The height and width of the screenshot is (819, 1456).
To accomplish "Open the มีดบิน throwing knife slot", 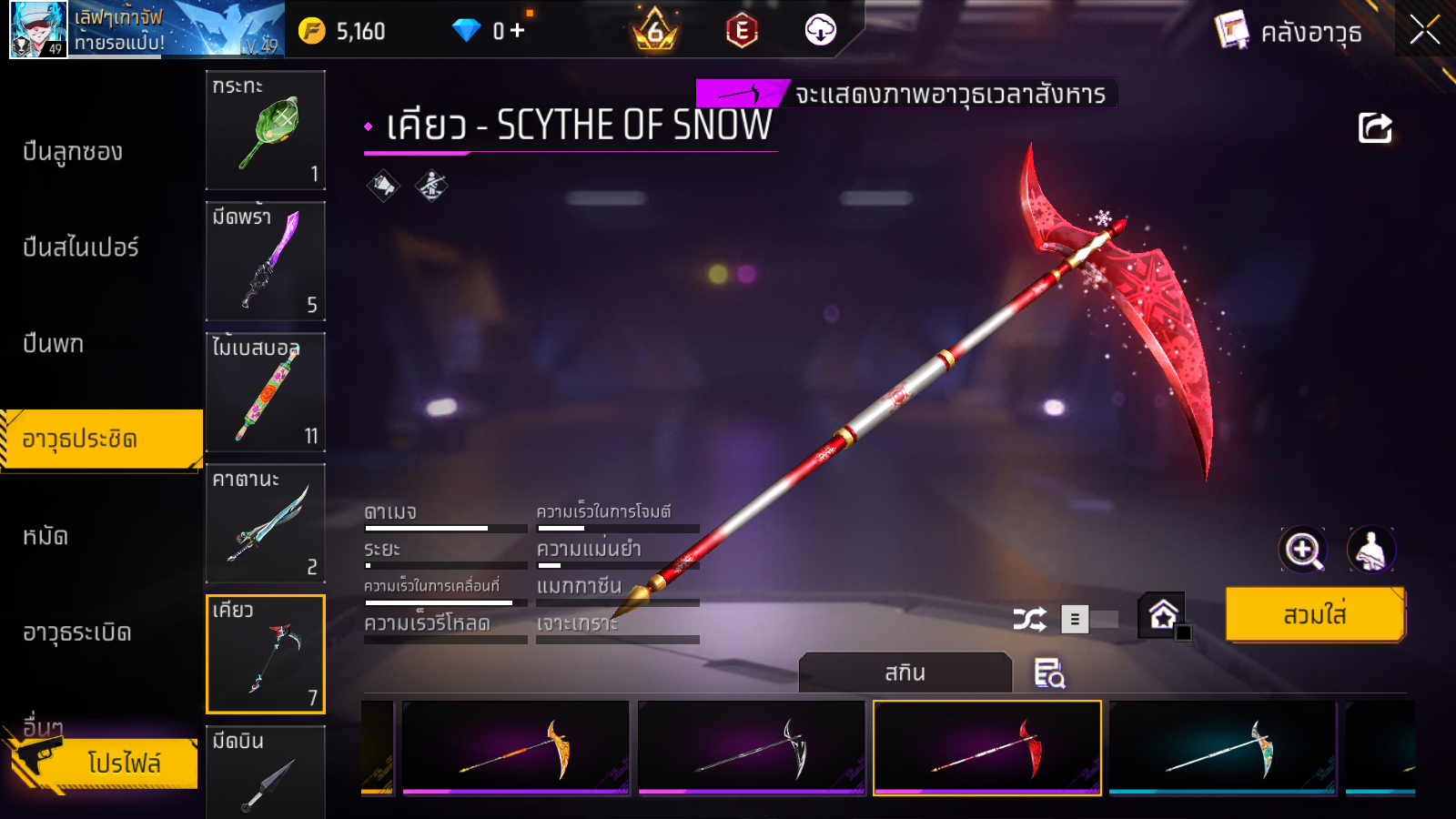I will coord(266,772).
